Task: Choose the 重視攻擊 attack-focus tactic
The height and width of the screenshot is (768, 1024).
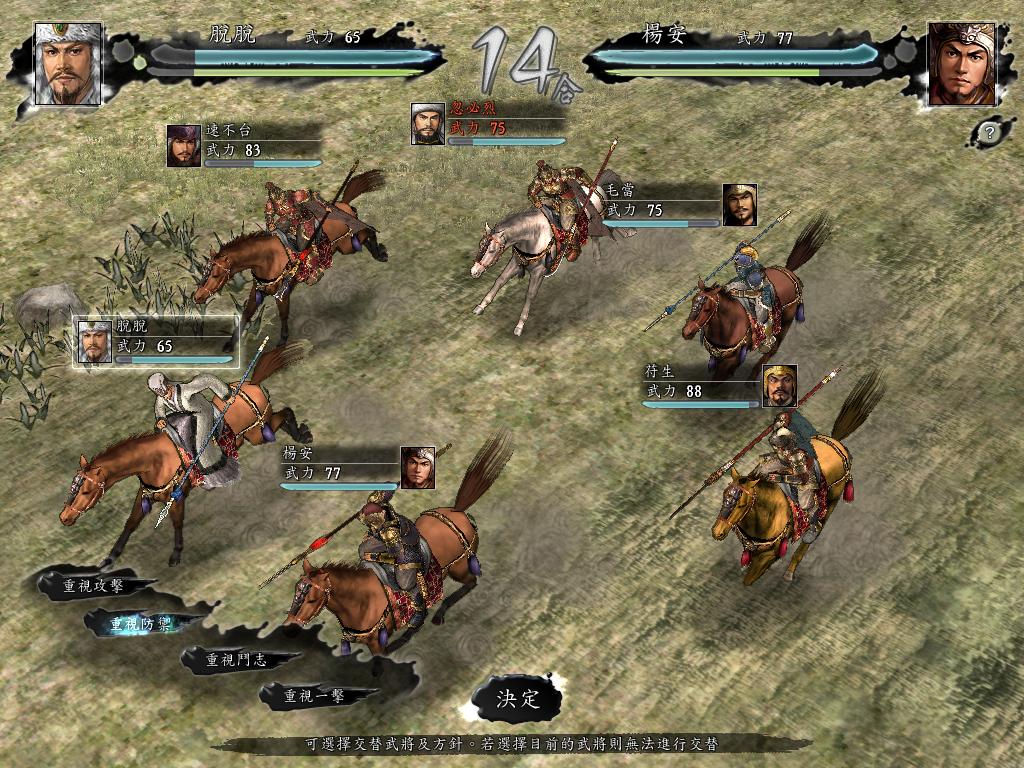Action: [94, 586]
